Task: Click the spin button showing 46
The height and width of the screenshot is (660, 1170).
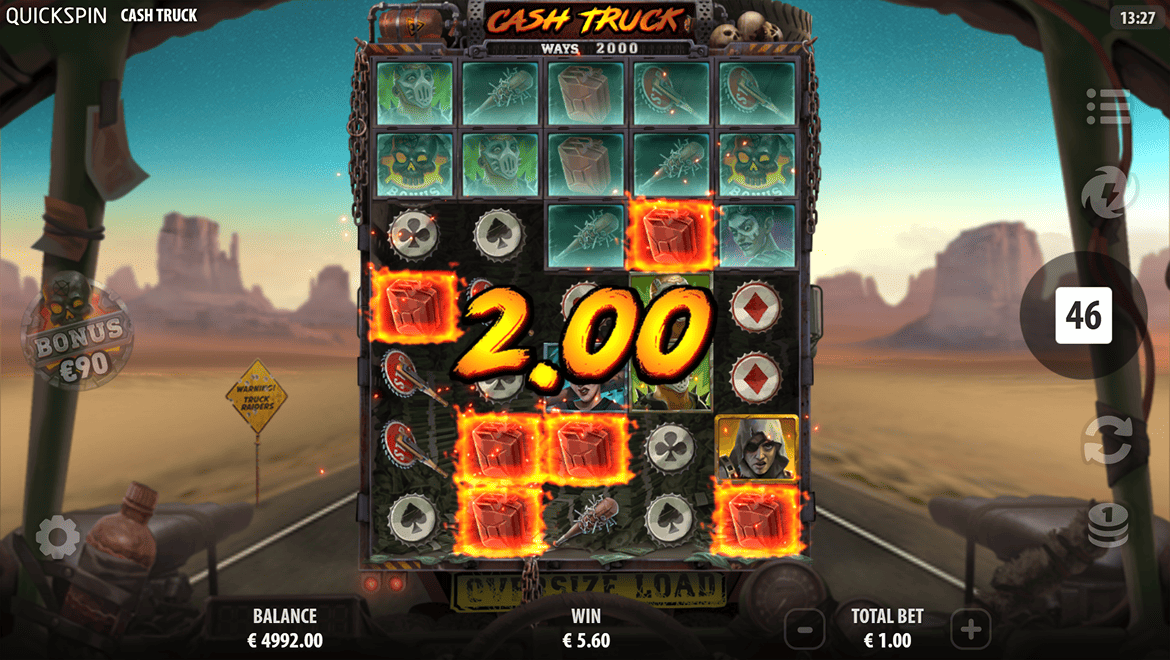Action: 1083,316
